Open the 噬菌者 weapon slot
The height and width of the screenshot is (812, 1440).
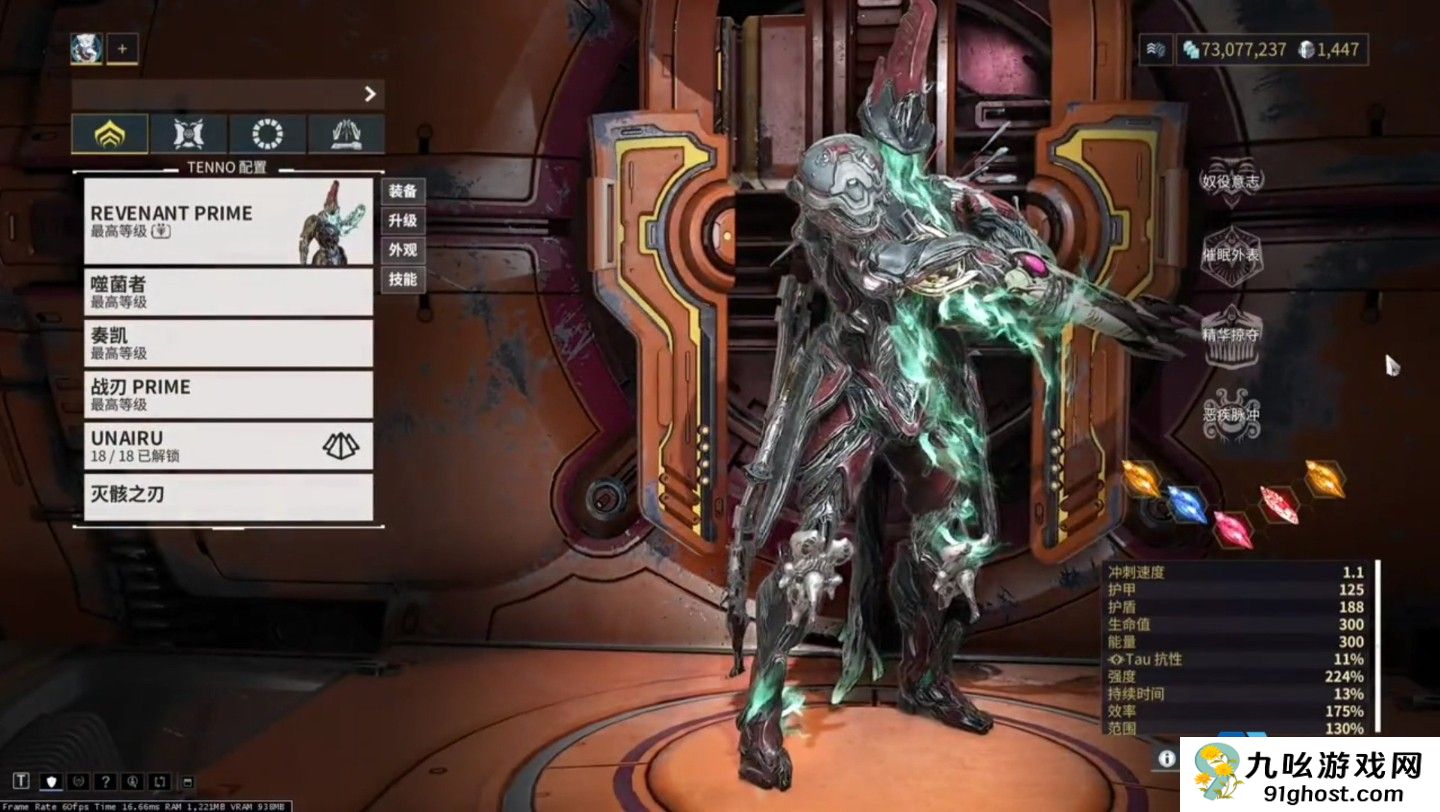228,292
